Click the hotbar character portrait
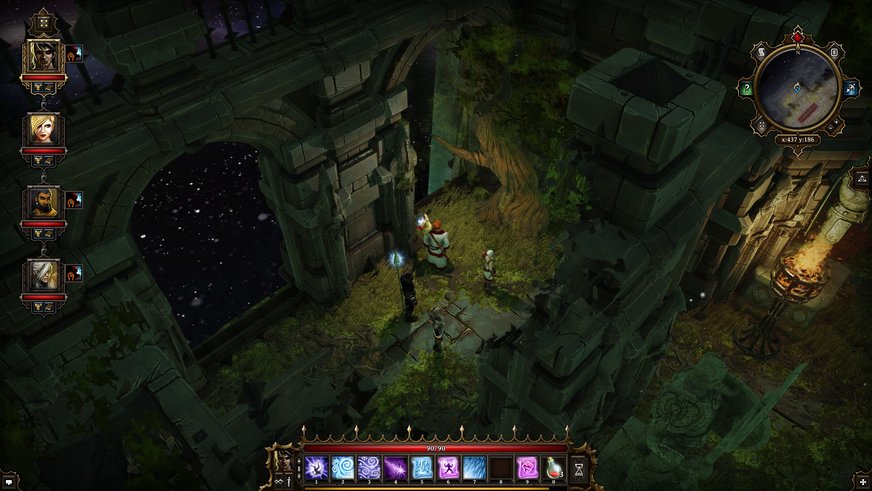Viewport: 872px width, 491px height. [283, 461]
